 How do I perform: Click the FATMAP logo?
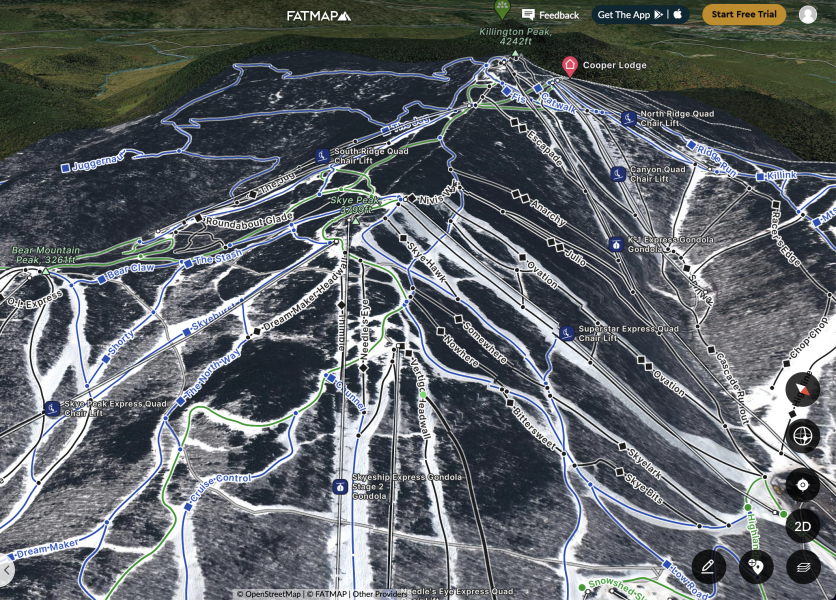[319, 15]
